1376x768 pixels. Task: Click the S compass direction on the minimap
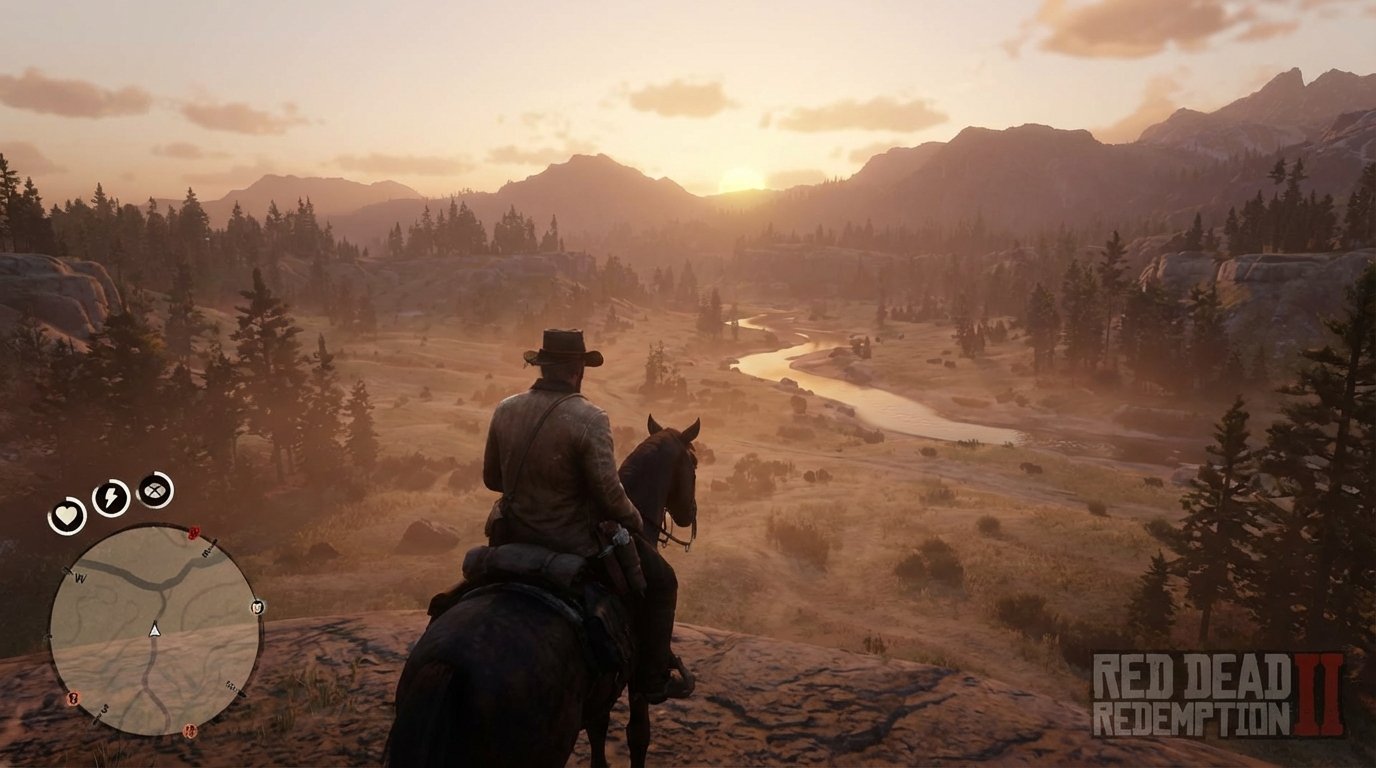click(x=104, y=707)
